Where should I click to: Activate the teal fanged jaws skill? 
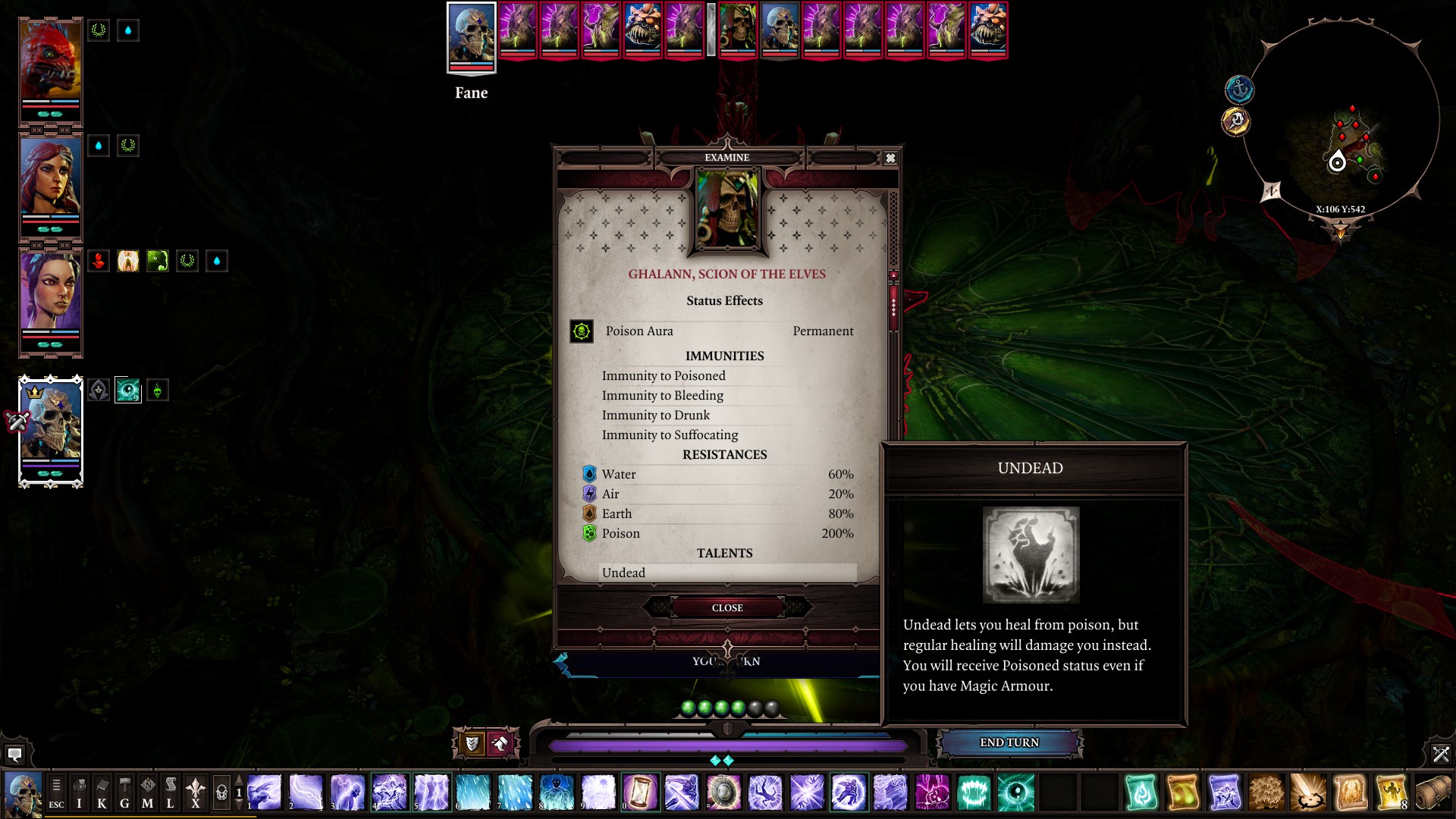coord(974,792)
